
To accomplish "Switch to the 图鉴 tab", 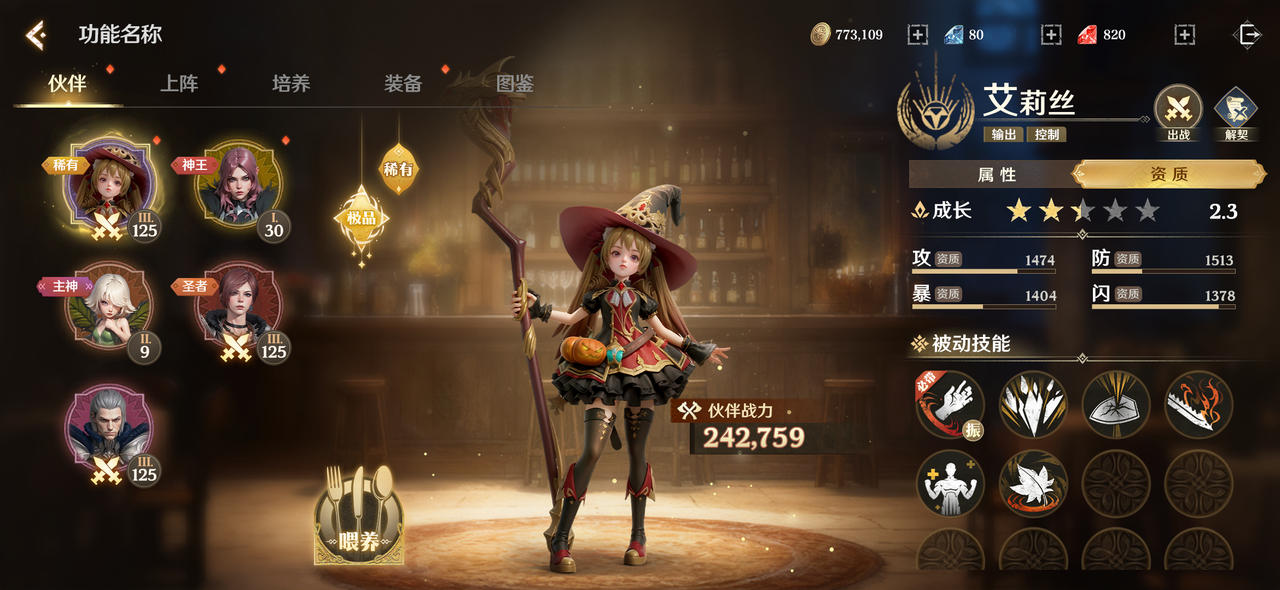I will coord(515,84).
